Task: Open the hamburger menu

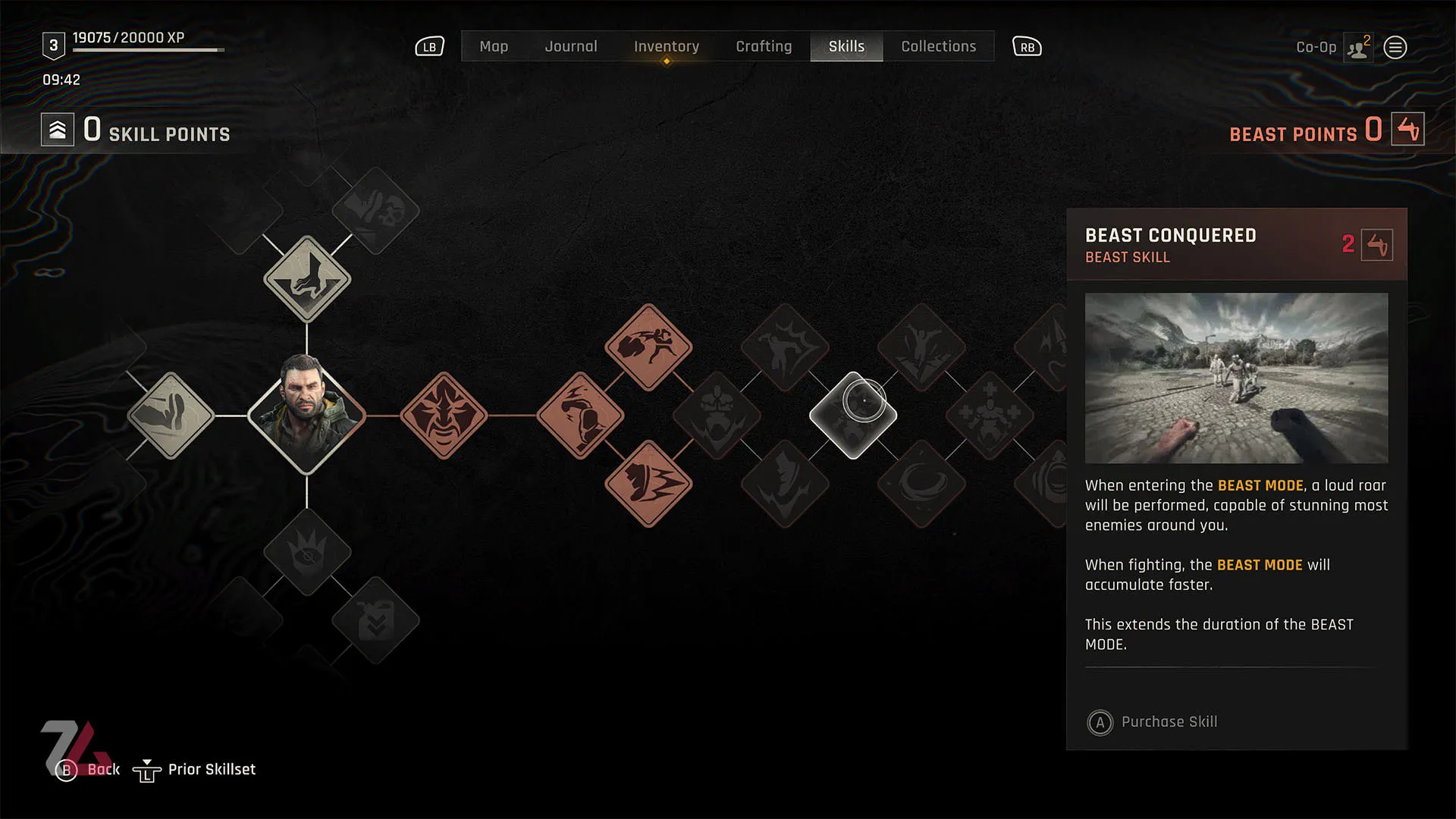Action: 1394,47
